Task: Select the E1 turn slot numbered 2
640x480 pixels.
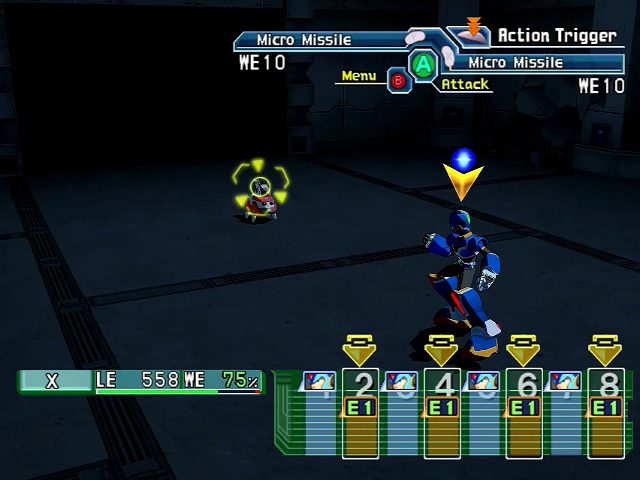Action: click(x=360, y=410)
